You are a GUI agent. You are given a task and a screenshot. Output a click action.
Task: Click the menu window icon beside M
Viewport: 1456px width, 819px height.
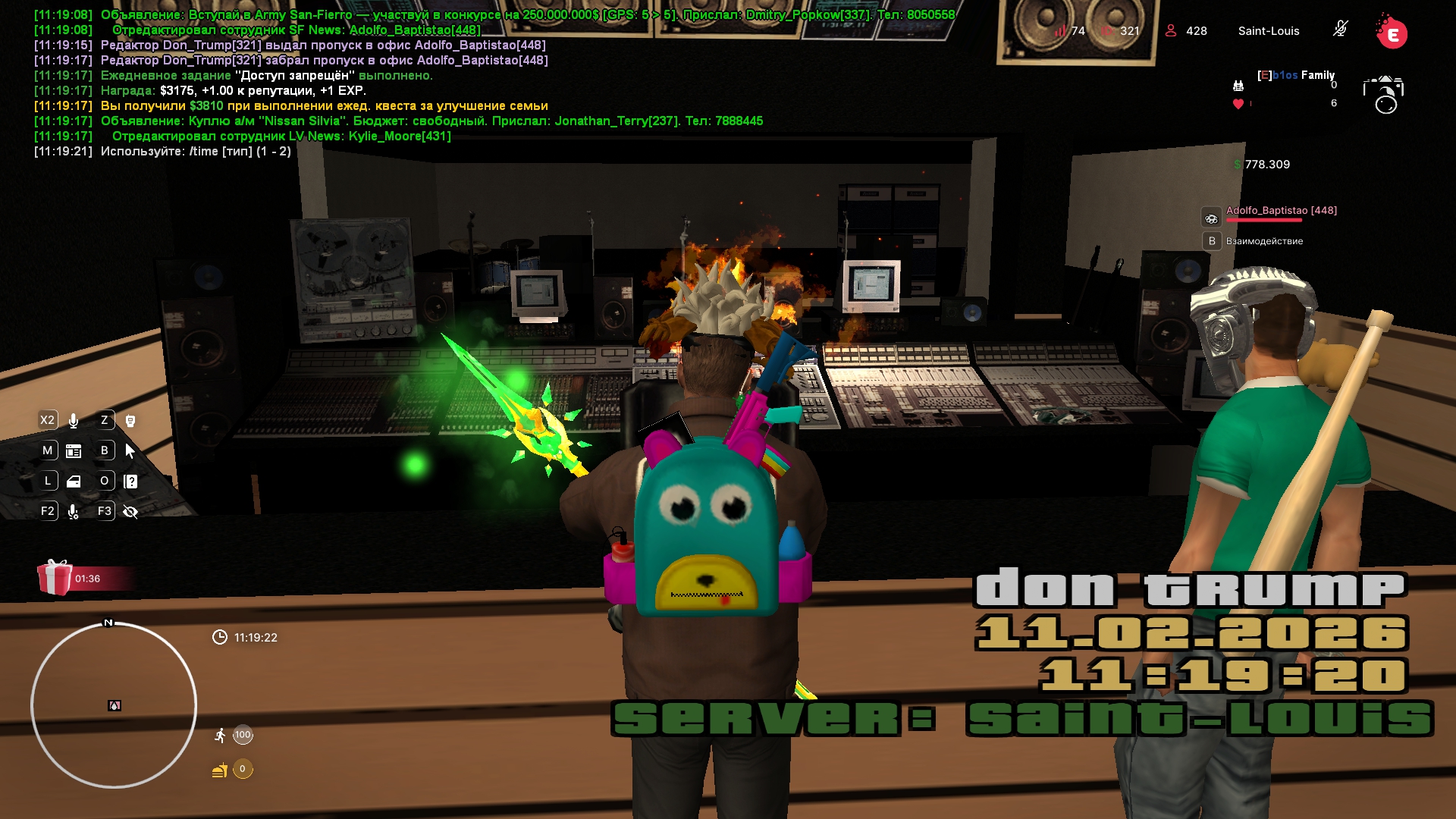[74, 451]
